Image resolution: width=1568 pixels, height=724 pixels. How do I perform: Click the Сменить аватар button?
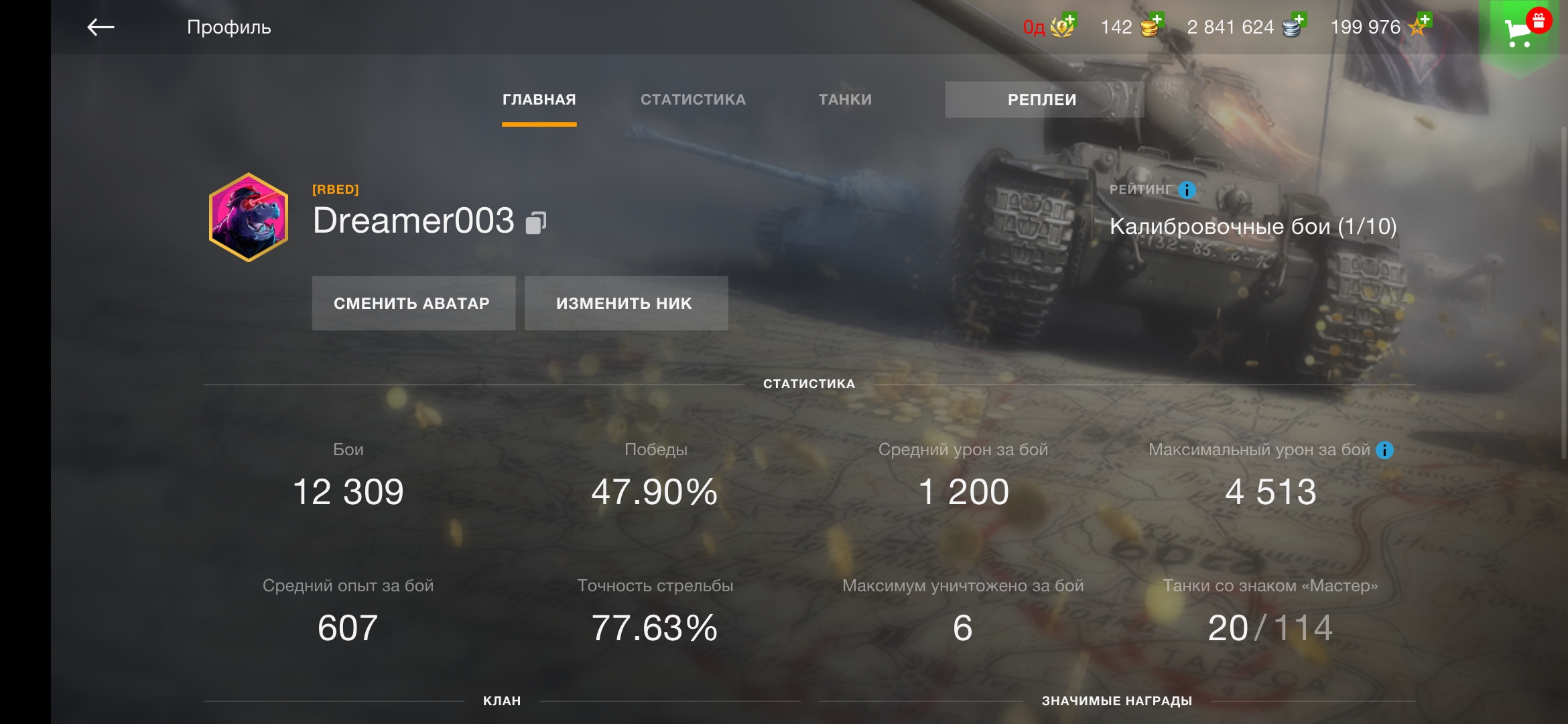pyautogui.click(x=413, y=304)
